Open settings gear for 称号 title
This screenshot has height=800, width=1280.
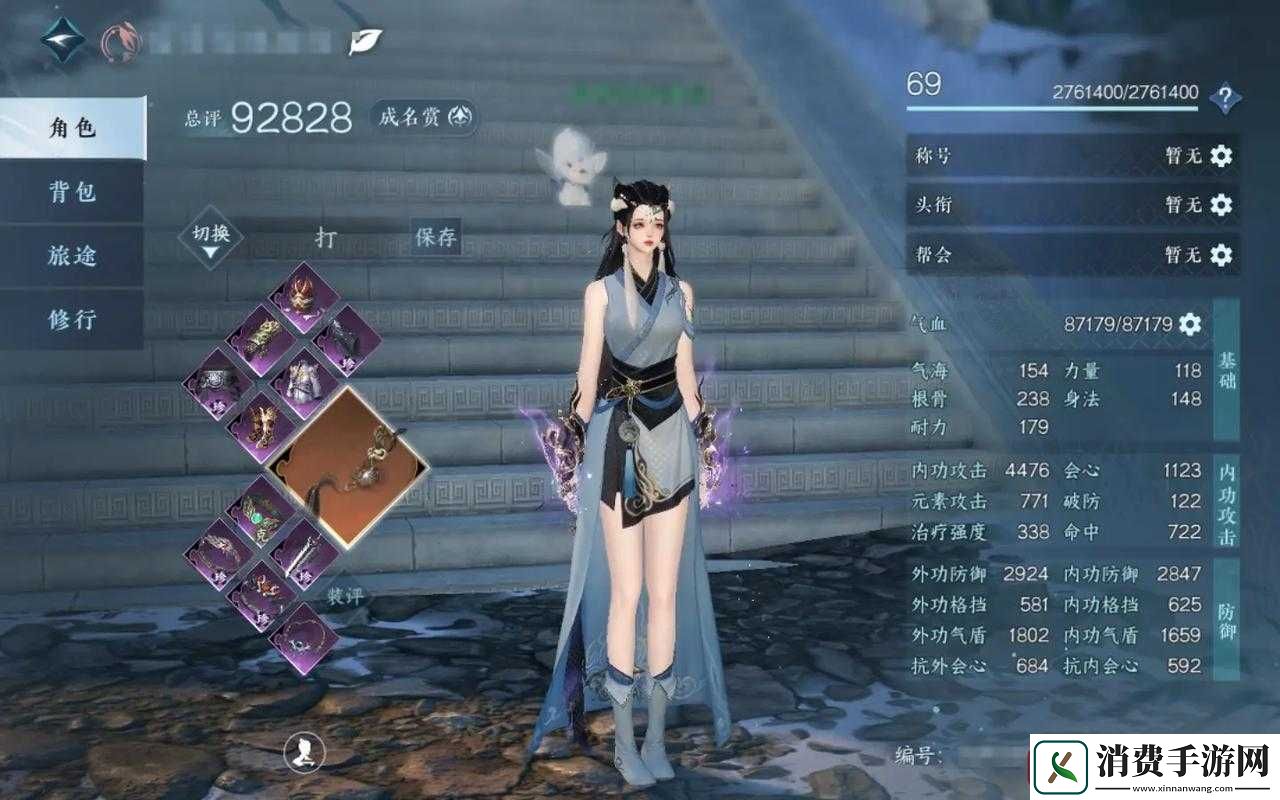click(1221, 155)
